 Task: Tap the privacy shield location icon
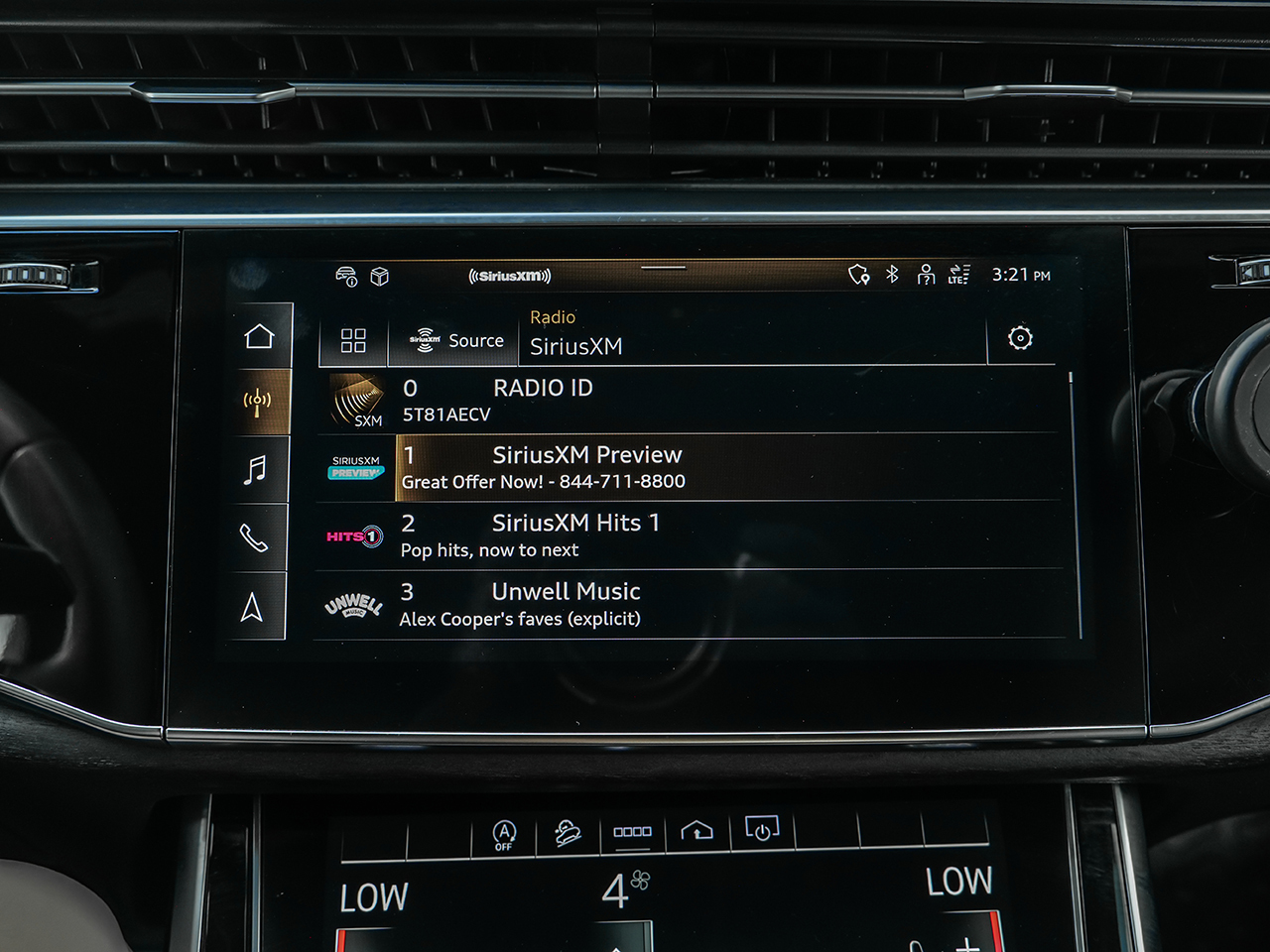coord(858,274)
